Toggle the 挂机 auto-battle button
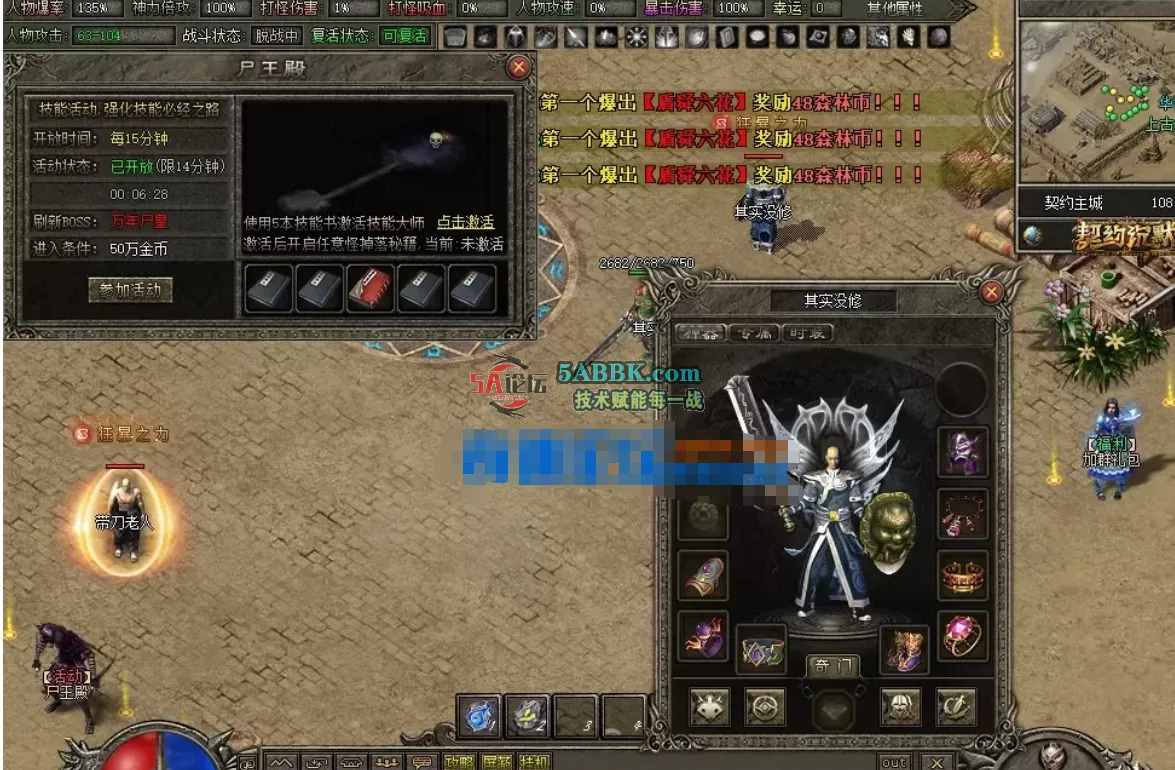The image size is (1175, 770). tap(534, 762)
